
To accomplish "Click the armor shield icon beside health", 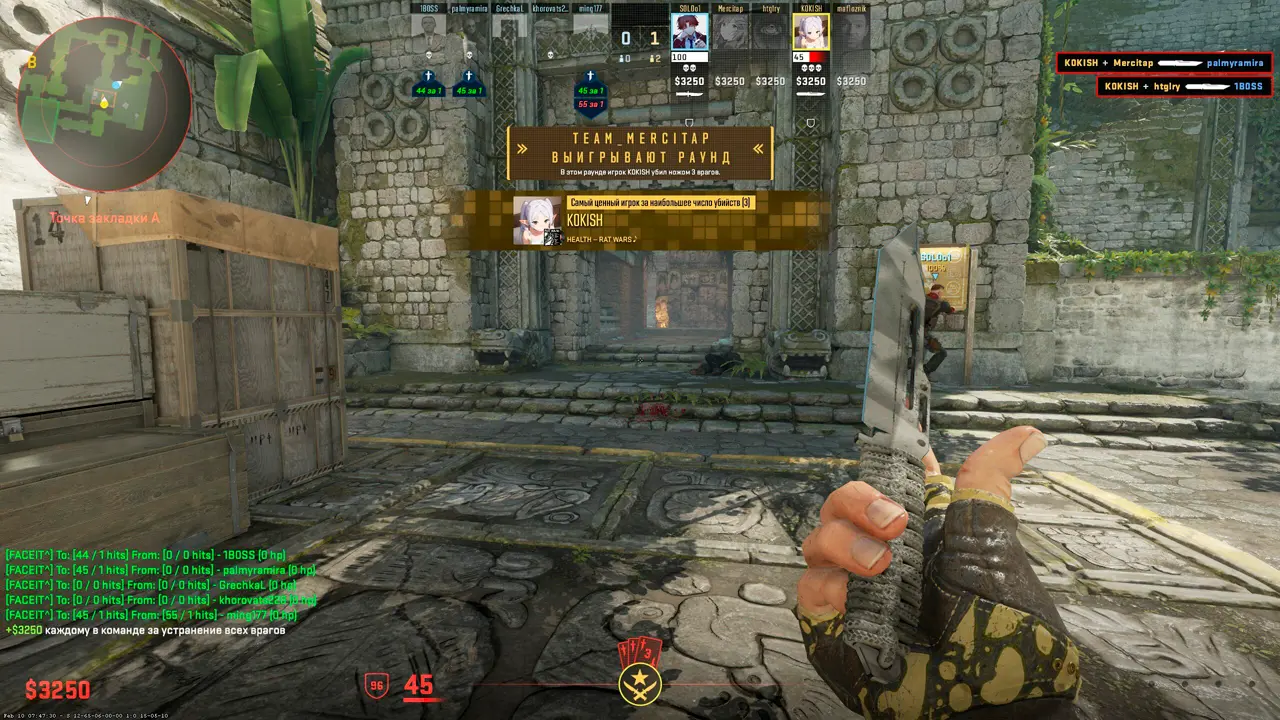I will 377,685.
